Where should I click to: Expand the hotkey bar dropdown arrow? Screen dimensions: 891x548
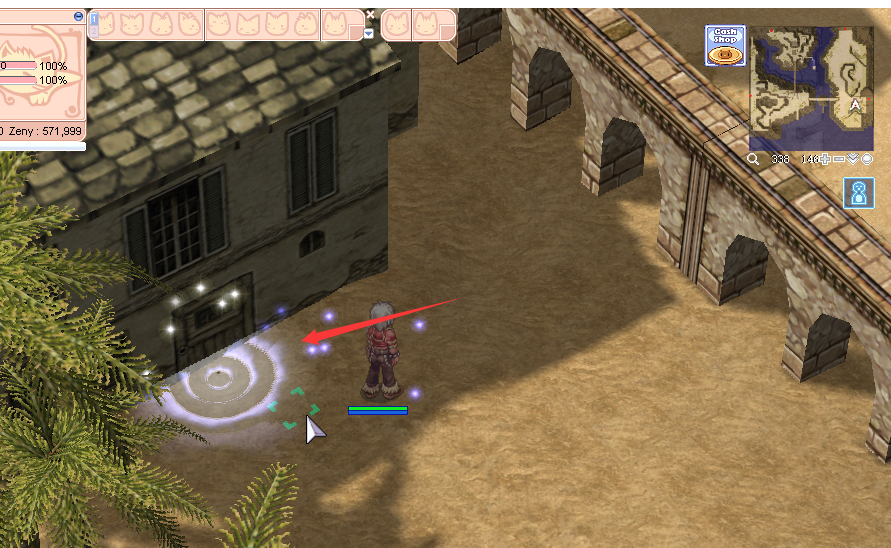[368, 33]
